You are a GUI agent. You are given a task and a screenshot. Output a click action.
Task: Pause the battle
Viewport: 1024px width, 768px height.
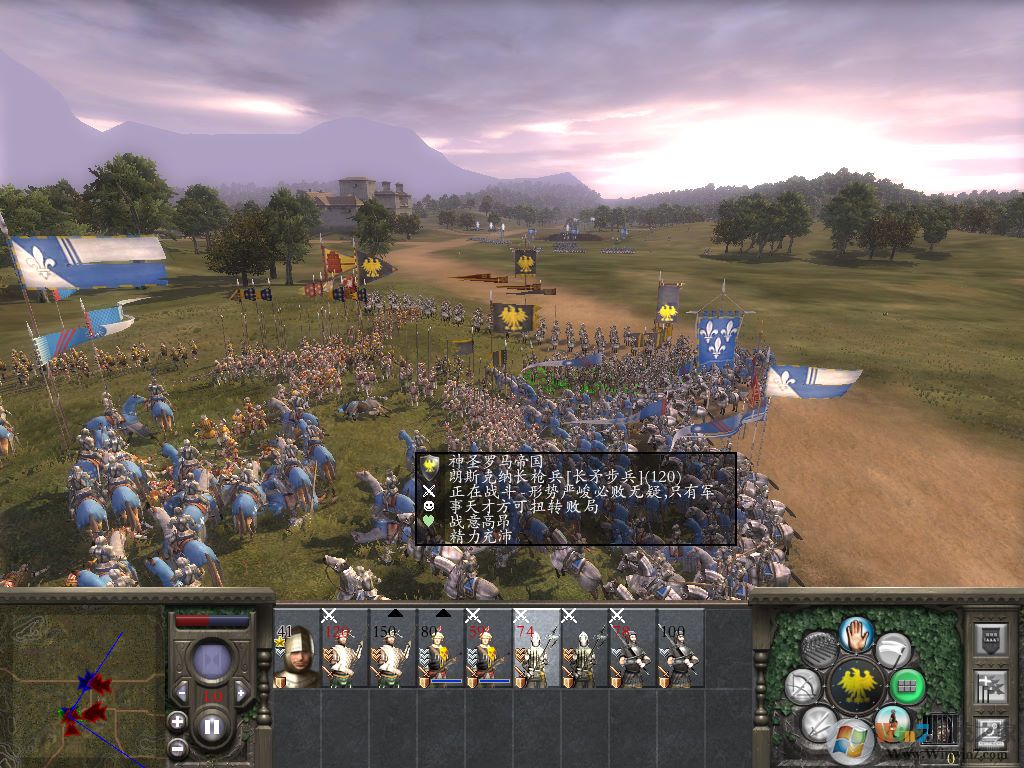(212, 726)
